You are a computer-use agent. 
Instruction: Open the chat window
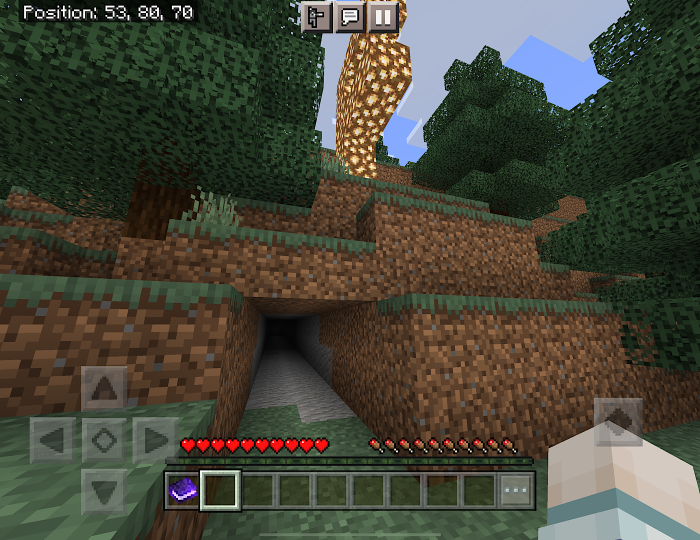point(350,17)
